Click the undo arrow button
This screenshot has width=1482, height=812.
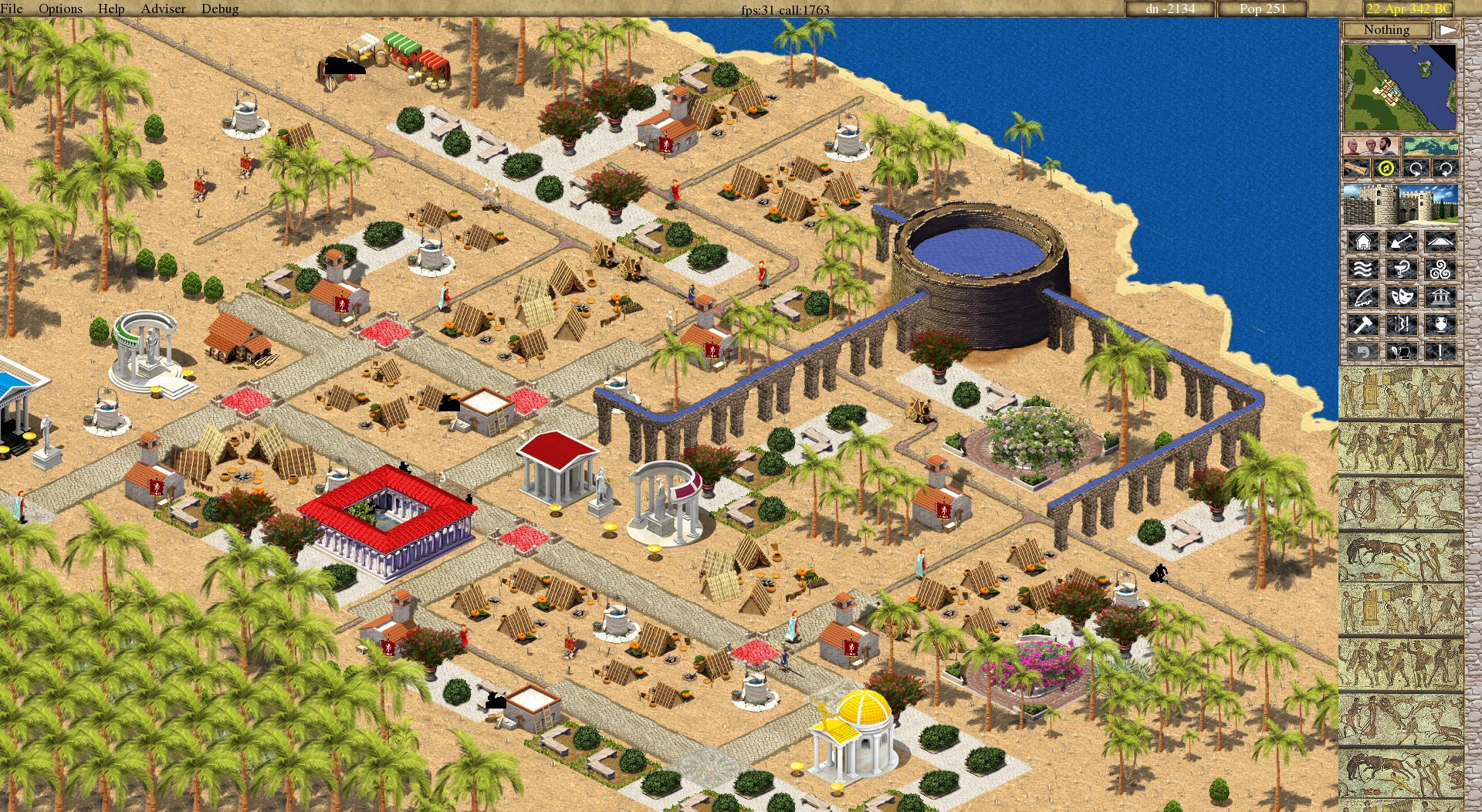[1363, 351]
